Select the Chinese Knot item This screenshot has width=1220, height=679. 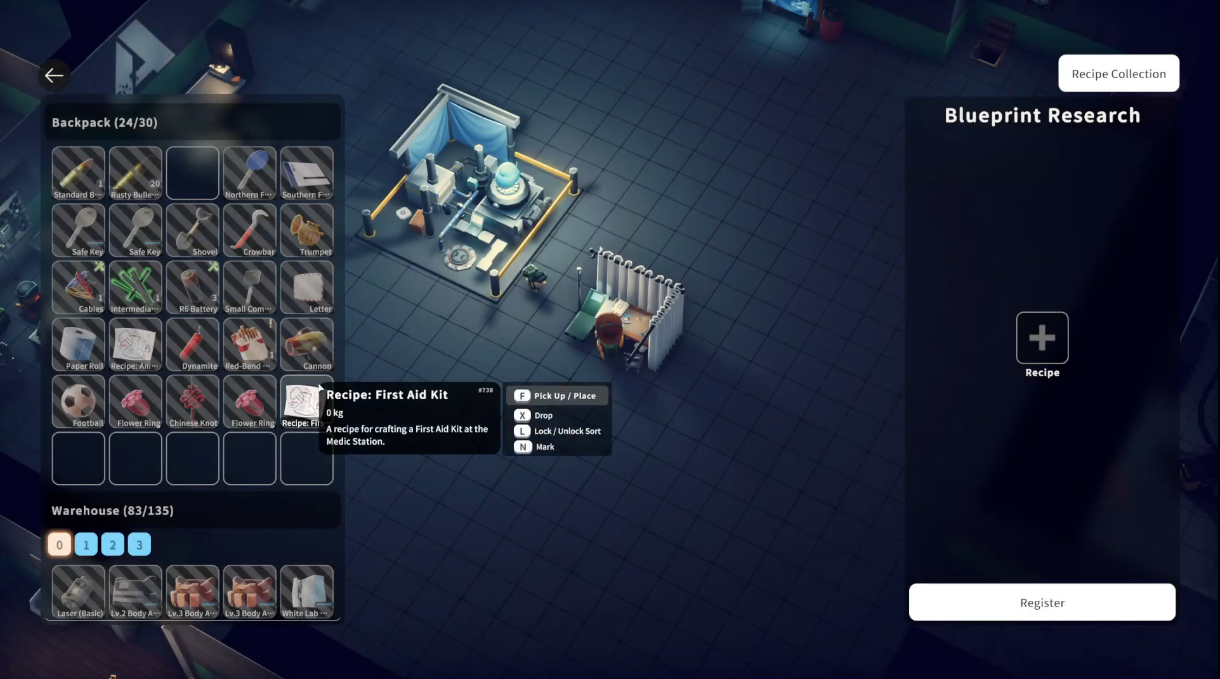pos(192,401)
